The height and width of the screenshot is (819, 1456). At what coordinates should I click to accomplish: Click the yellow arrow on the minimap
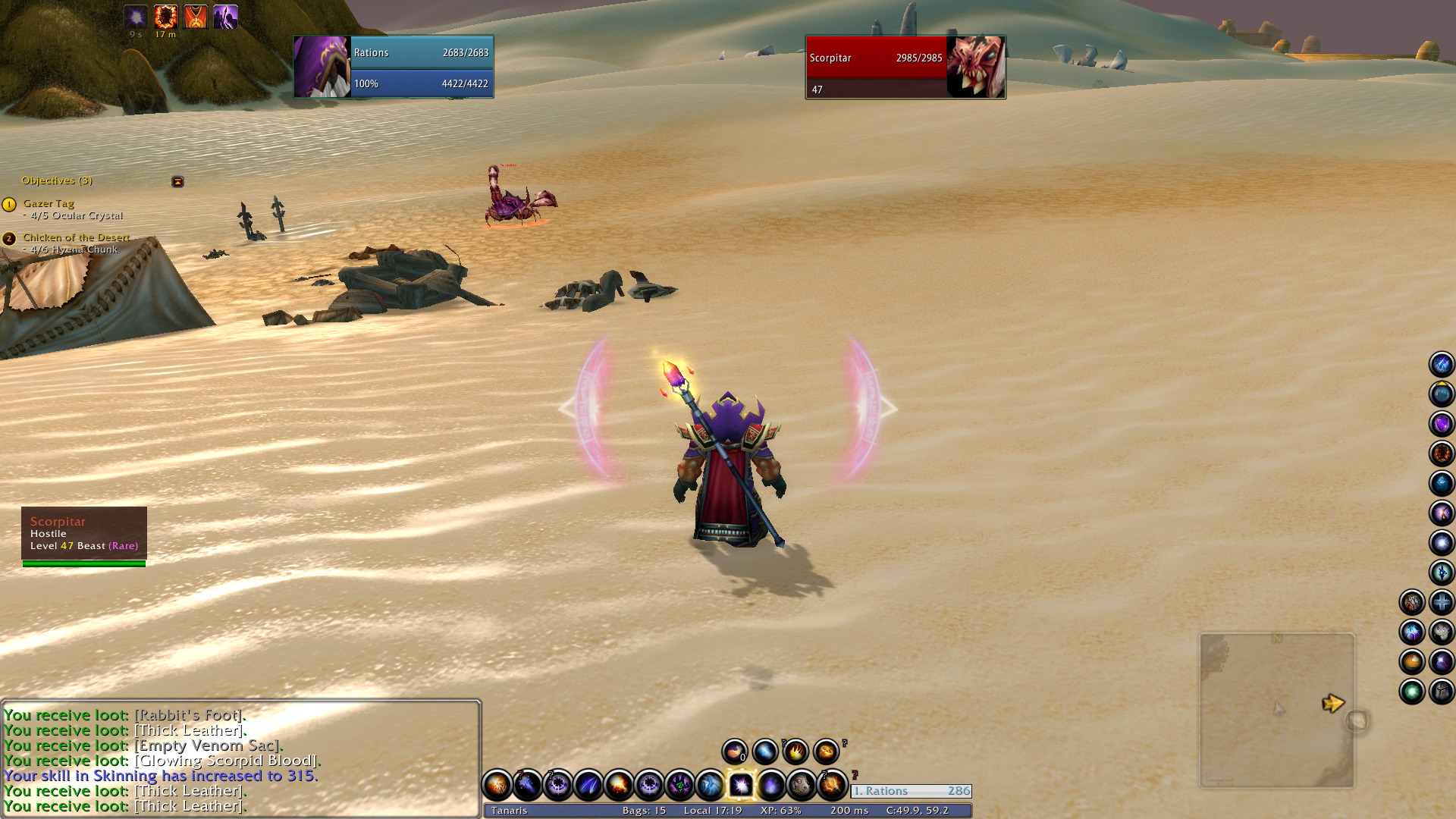[x=1332, y=704]
